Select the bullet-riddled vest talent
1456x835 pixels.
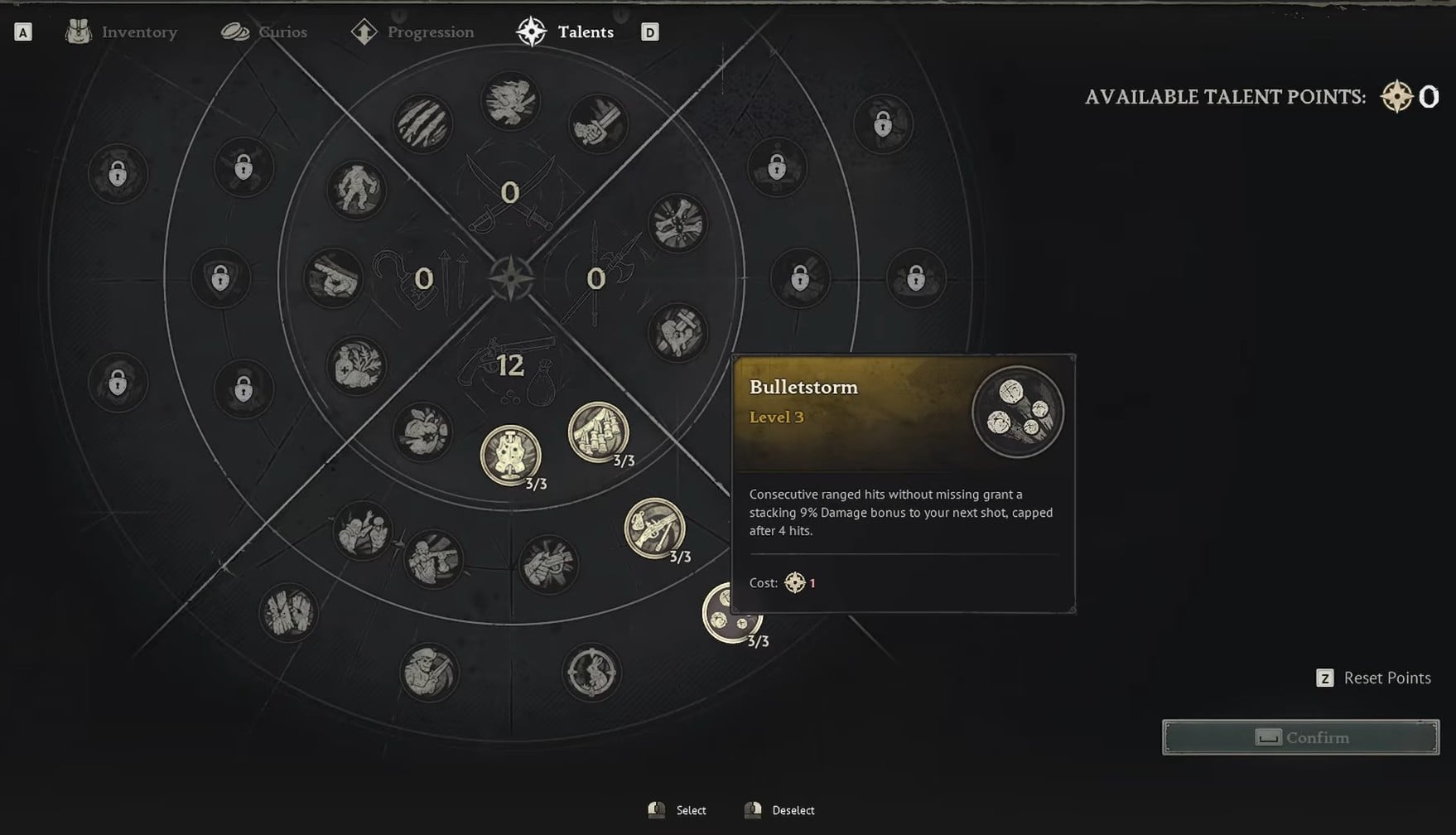[511, 455]
